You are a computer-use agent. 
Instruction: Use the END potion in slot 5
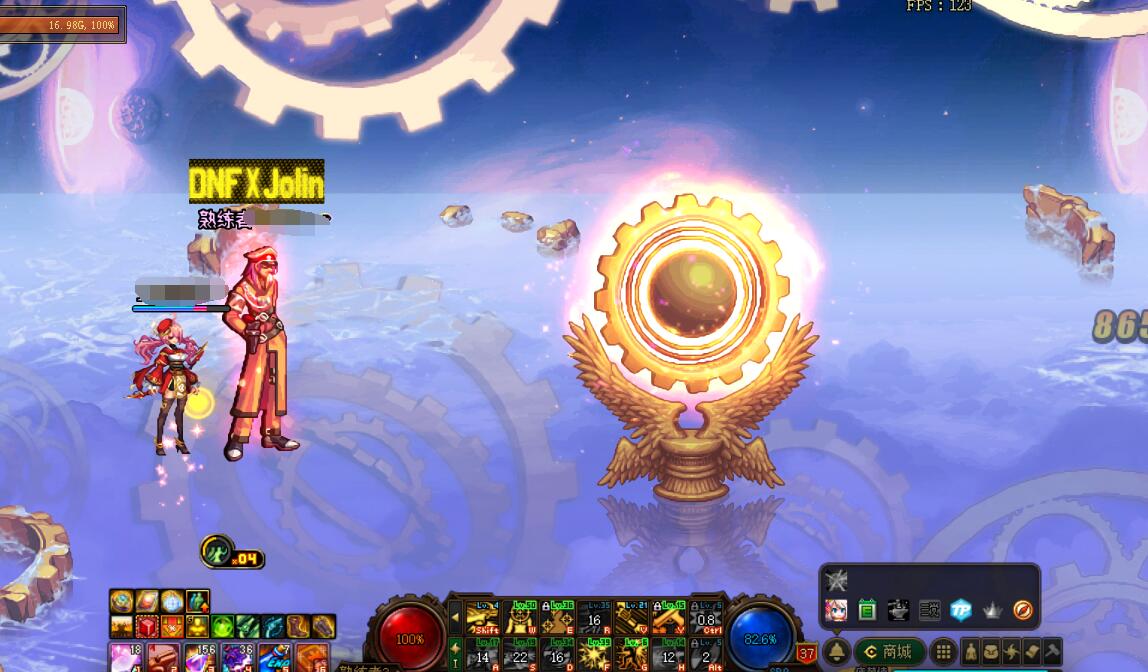pyautogui.click(x=273, y=657)
